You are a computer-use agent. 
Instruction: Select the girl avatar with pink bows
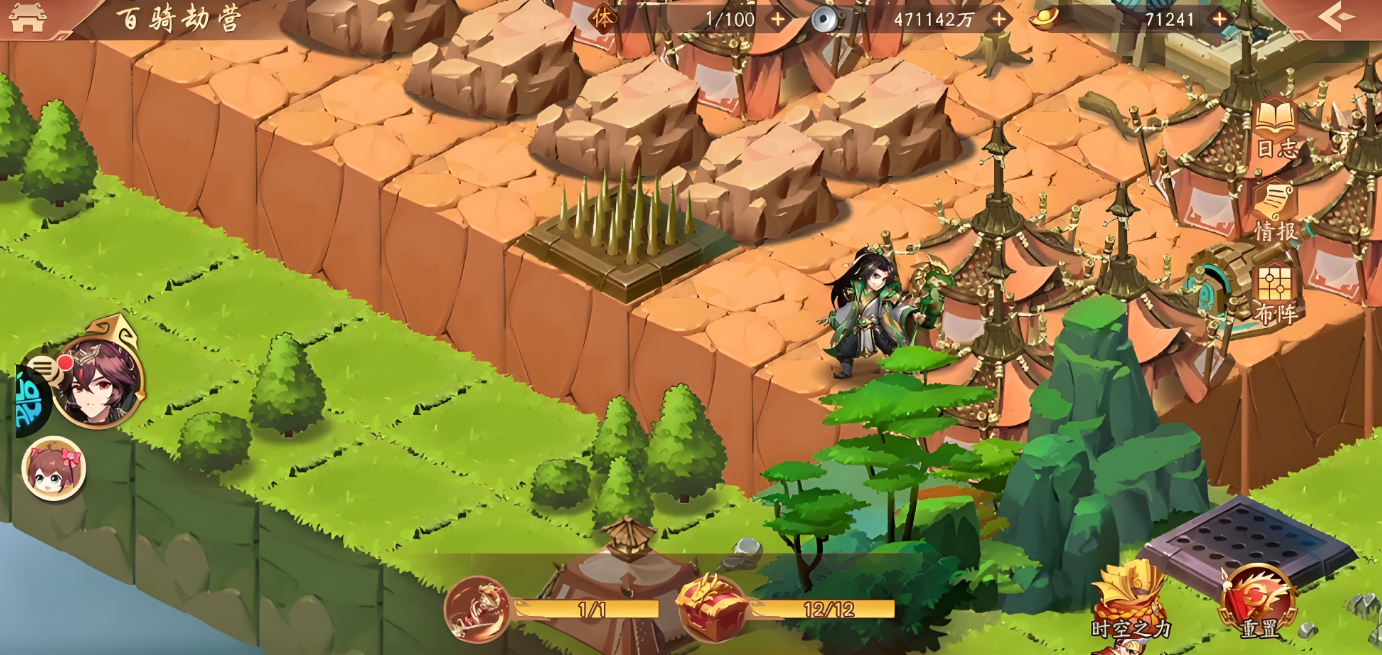pos(54,469)
